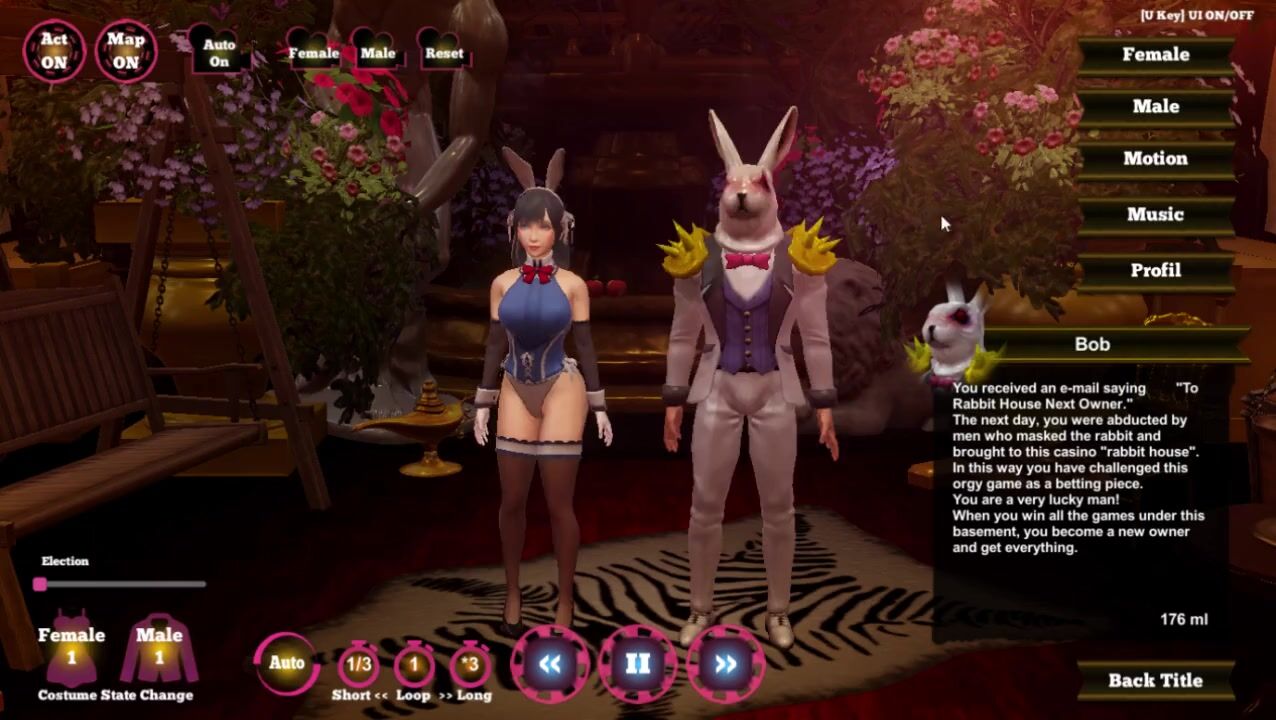This screenshot has width=1276, height=720.
Task: Select the Reset heart button
Action: click(444, 53)
